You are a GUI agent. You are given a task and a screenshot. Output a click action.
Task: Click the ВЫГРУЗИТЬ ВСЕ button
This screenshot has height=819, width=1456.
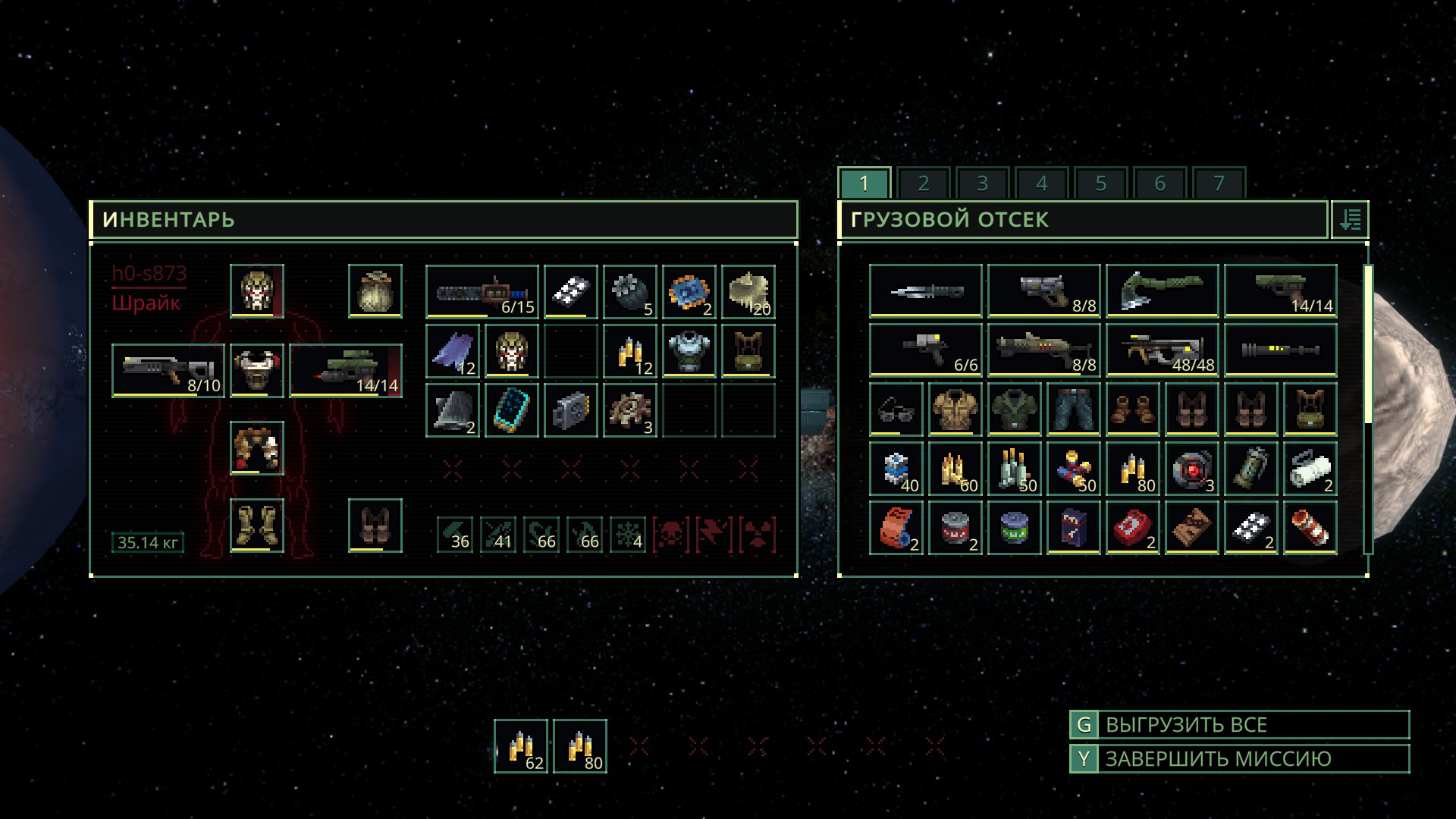1239,725
